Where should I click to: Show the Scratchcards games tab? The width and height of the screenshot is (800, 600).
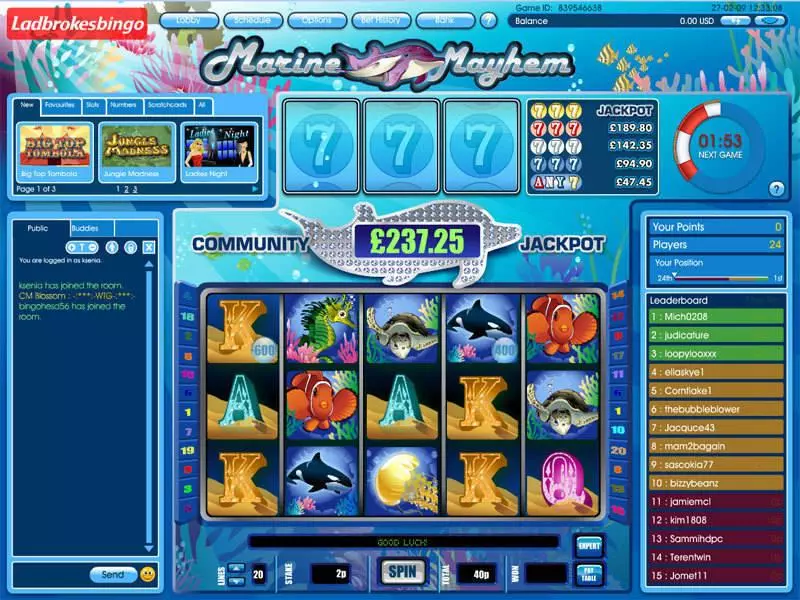click(x=167, y=104)
